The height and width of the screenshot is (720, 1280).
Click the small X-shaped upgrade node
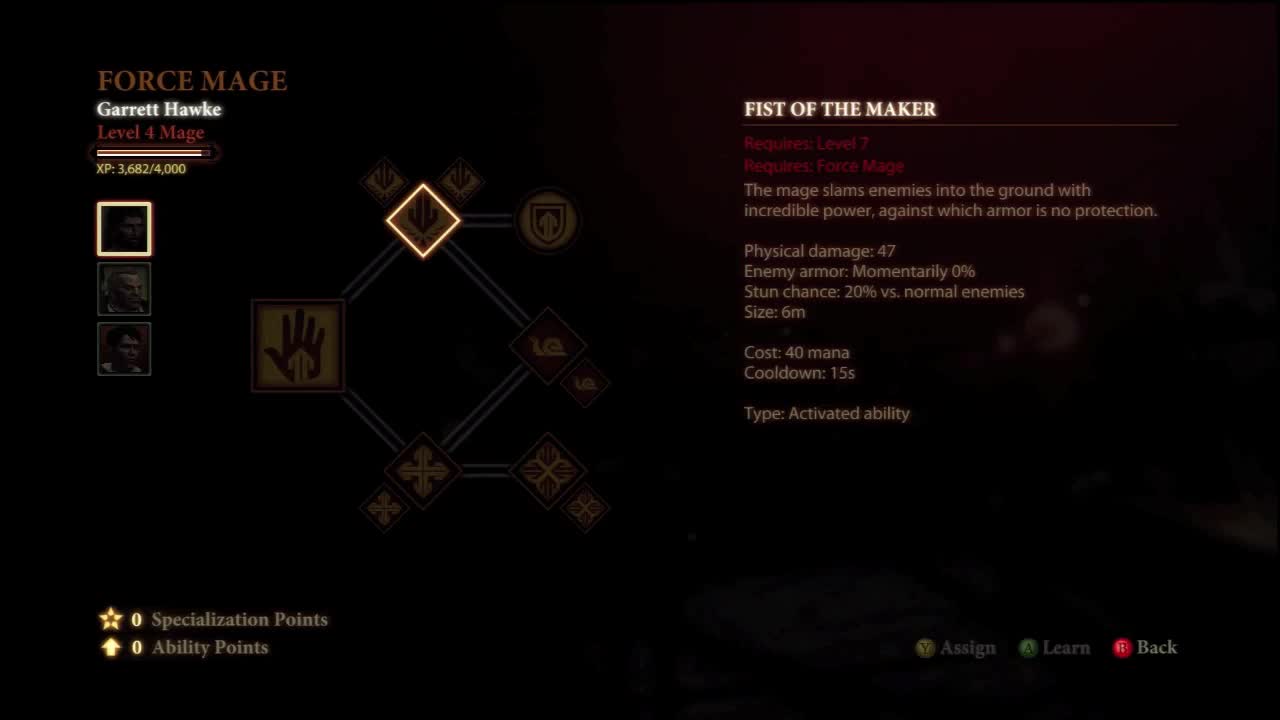point(585,507)
